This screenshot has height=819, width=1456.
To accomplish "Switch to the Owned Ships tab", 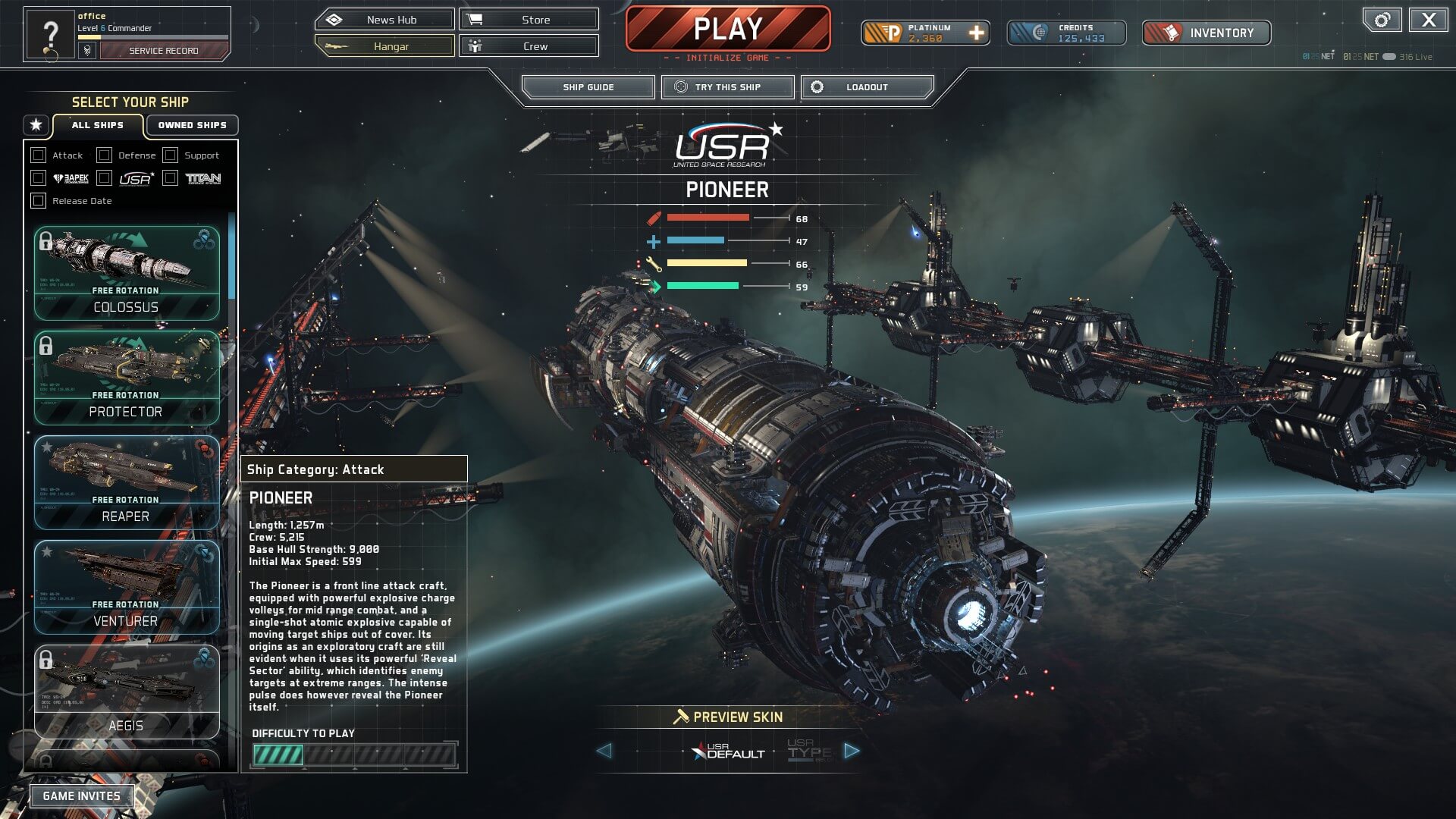I will [192, 125].
